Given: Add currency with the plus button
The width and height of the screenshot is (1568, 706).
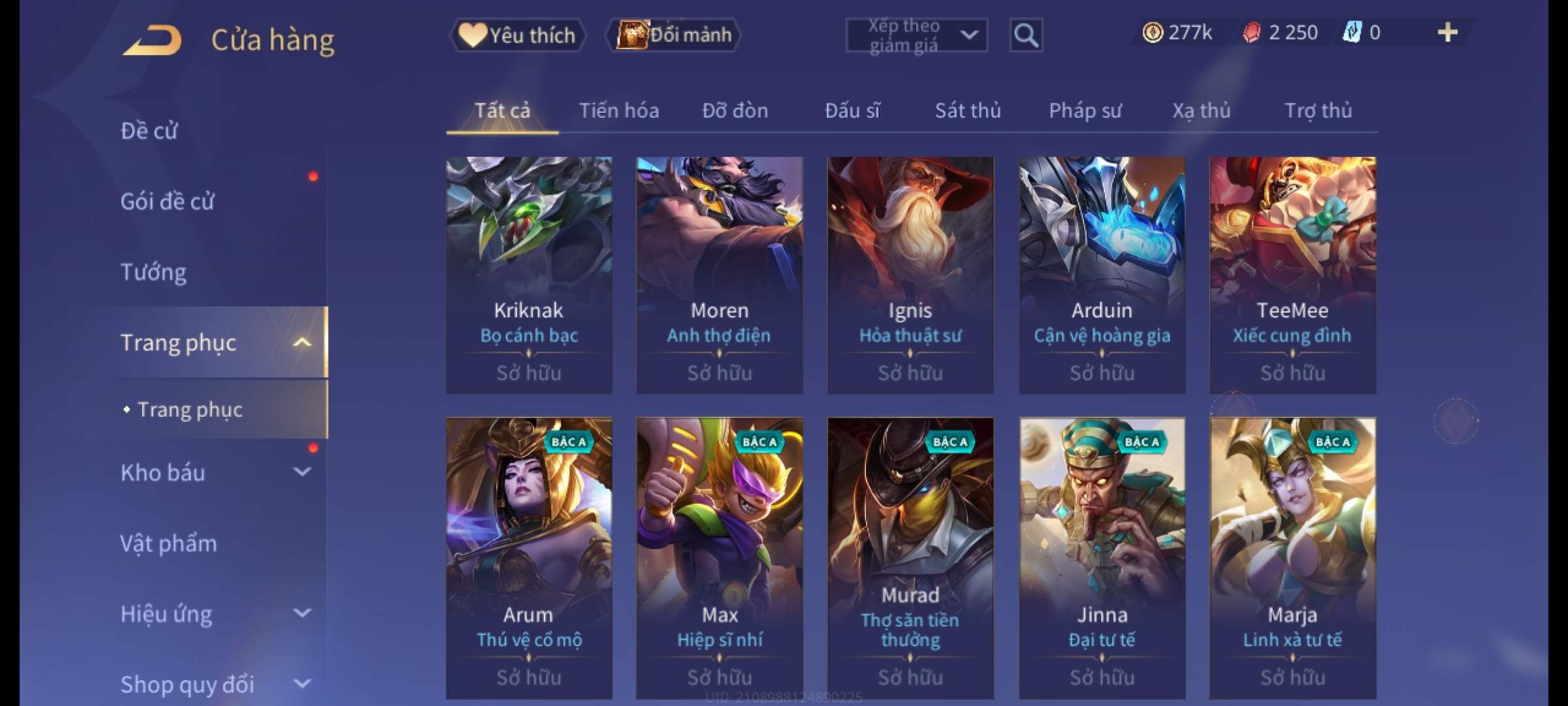Looking at the screenshot, I should point(1447,33).
